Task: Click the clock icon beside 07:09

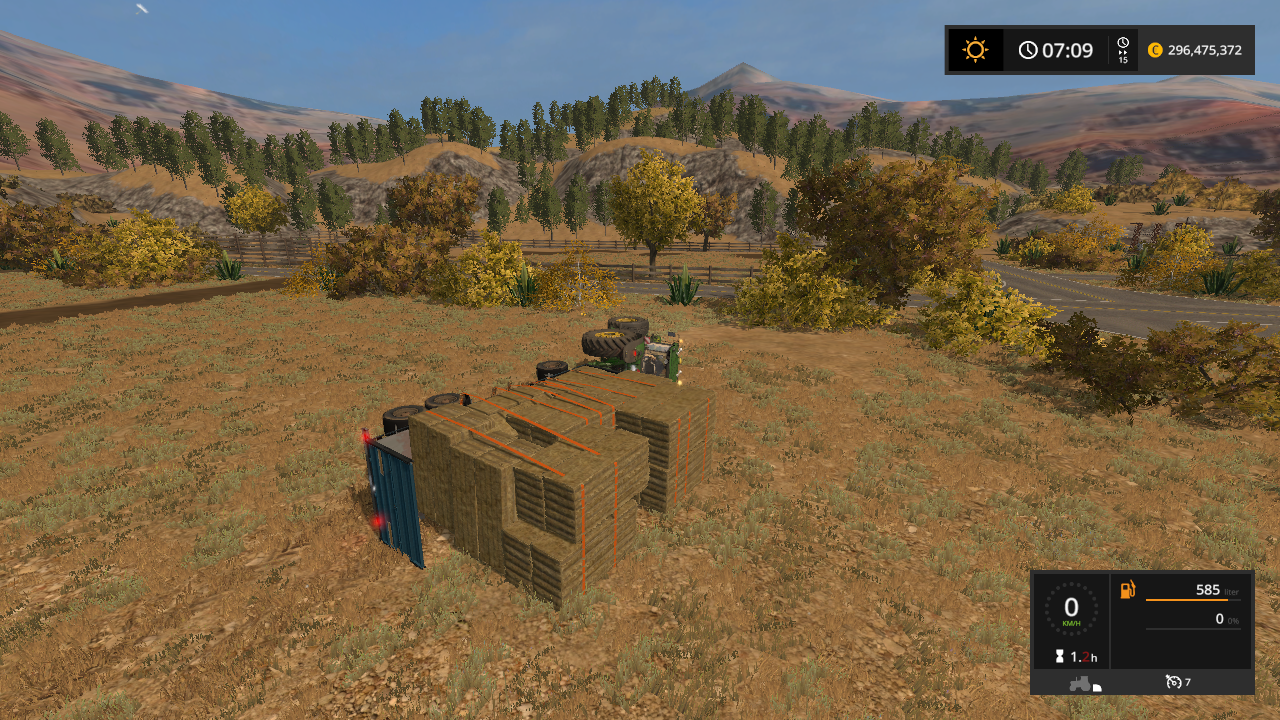Action: click(1027, 49)
